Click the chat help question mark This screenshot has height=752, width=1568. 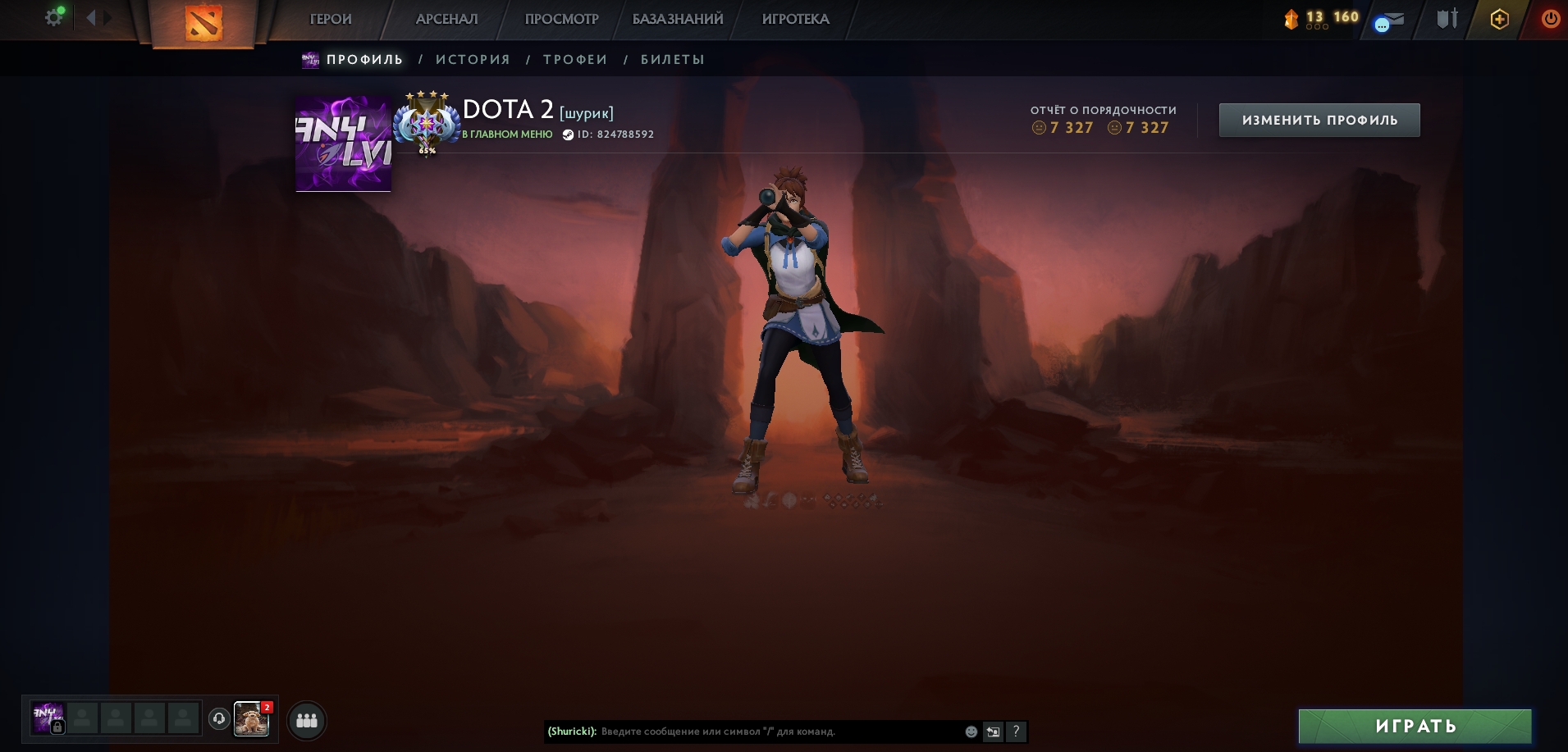click(1016, 731)
